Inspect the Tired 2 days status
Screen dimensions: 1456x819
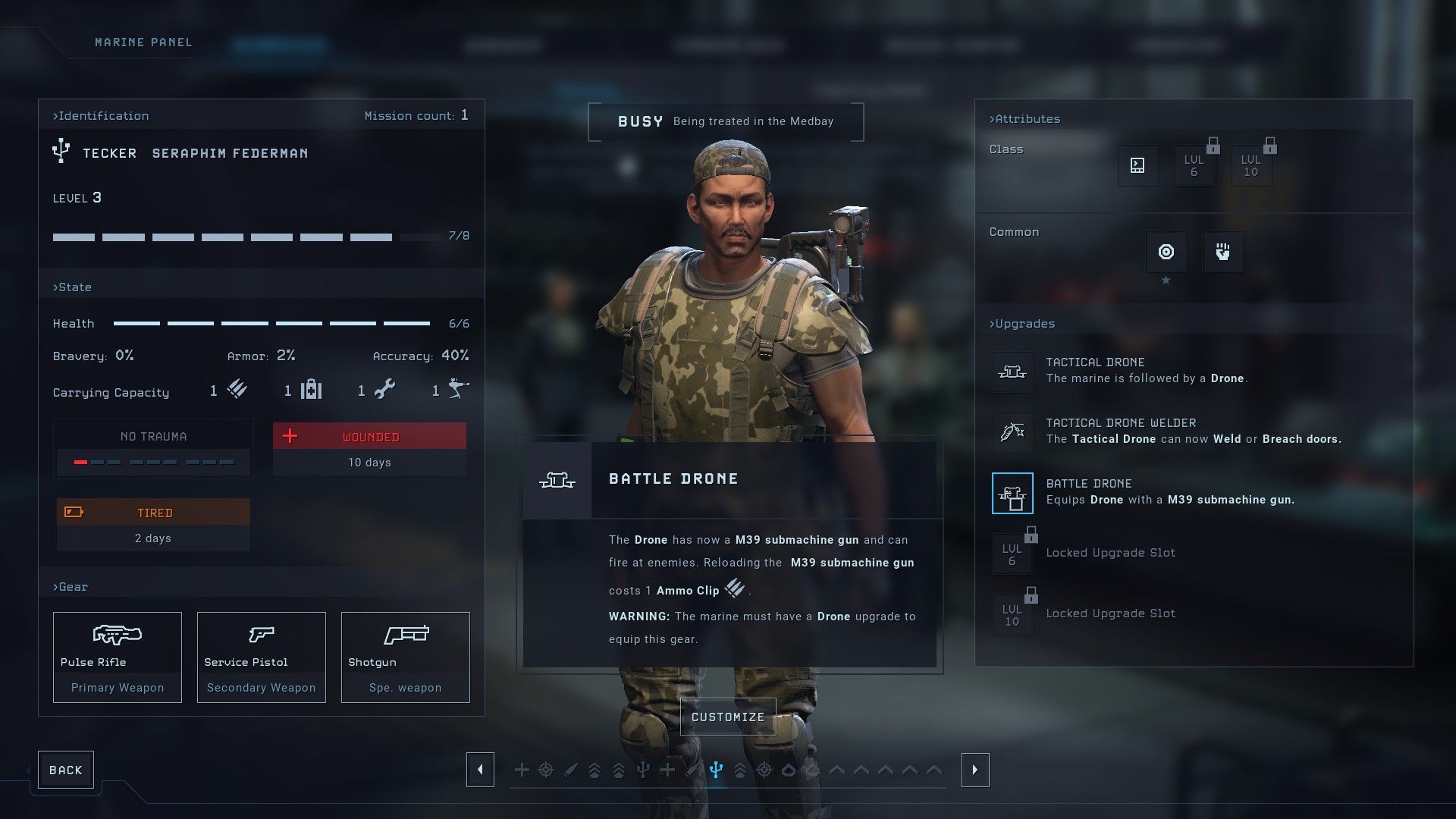tap(153, 525)
